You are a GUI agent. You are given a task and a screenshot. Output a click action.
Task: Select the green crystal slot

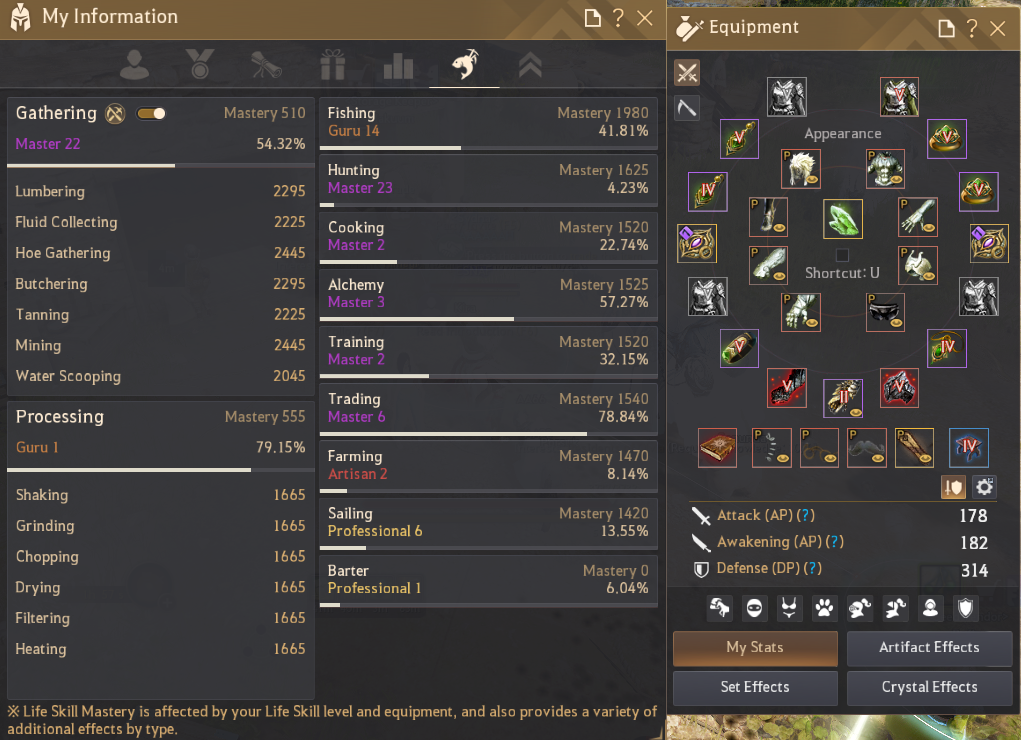[x=843, y=219]
